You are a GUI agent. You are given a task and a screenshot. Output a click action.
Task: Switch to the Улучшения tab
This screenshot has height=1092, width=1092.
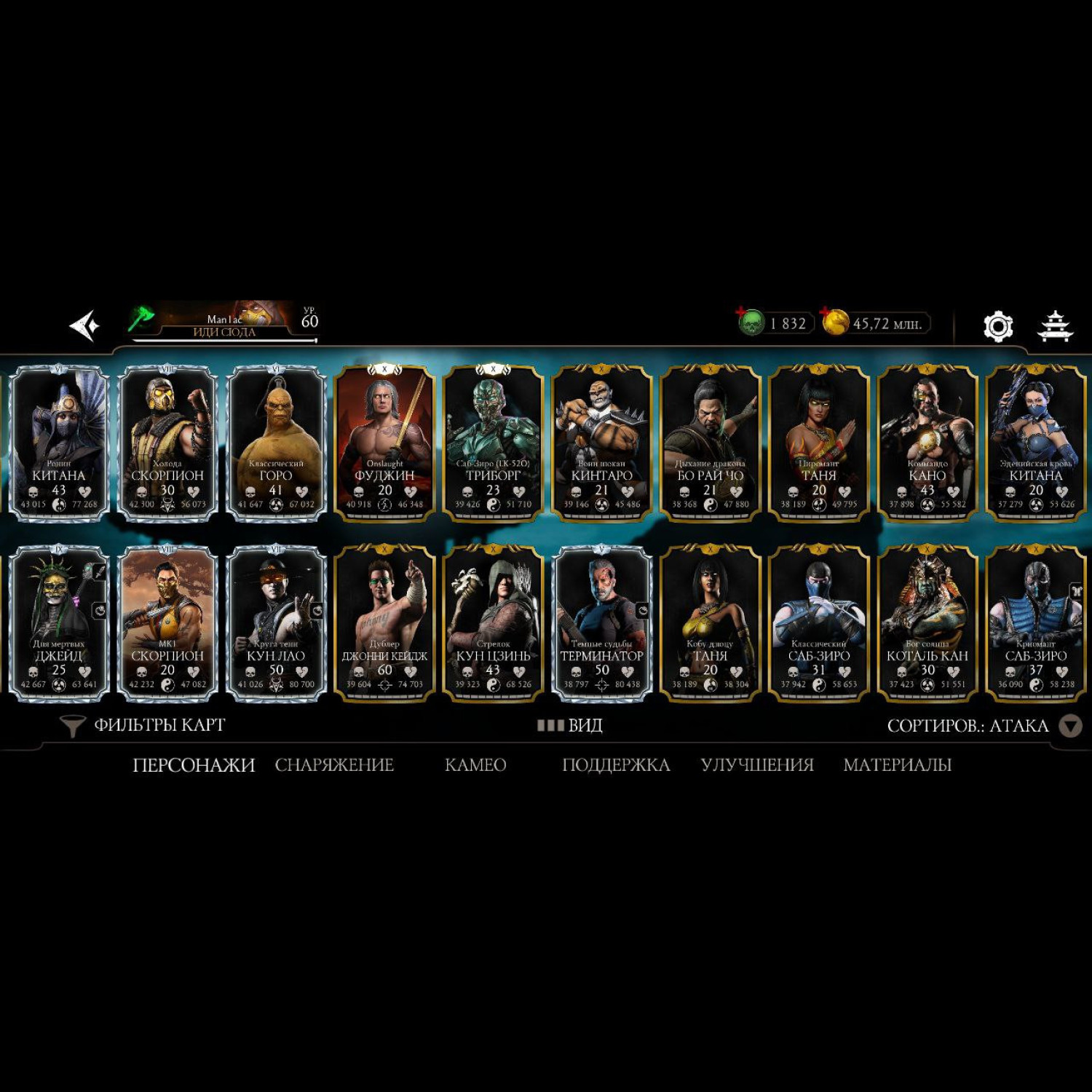pos(757,764)
